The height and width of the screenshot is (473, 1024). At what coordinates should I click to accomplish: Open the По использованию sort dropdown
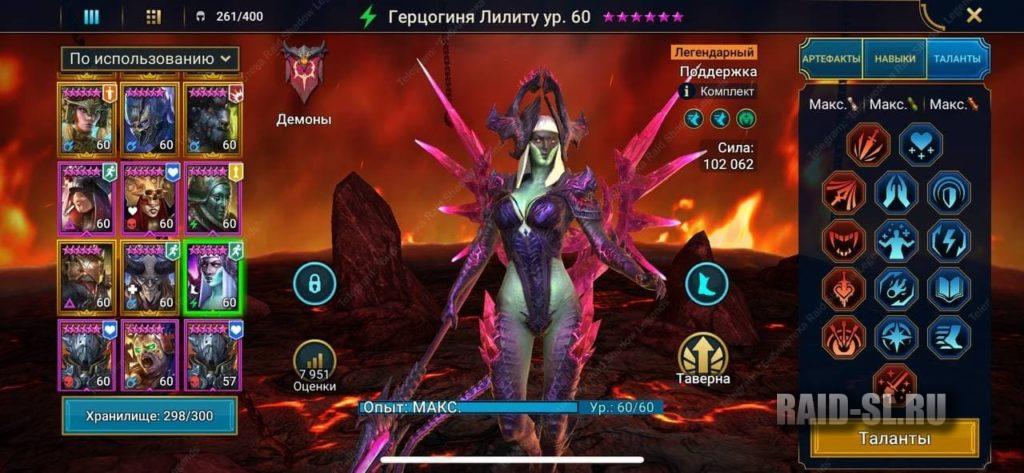pyautogui.click(x=151, y=60)
